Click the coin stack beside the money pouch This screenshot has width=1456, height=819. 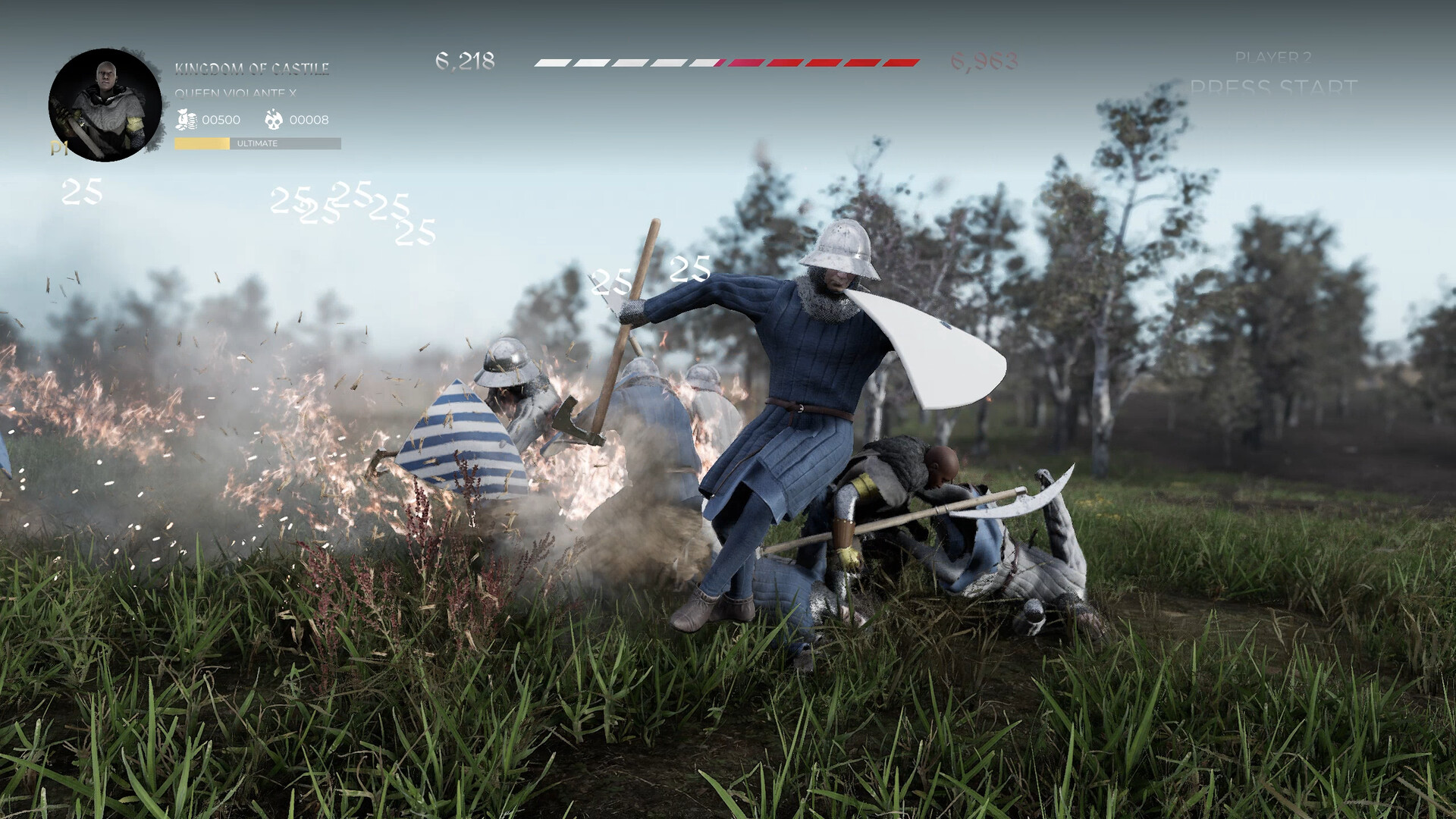tap(193, 121)
